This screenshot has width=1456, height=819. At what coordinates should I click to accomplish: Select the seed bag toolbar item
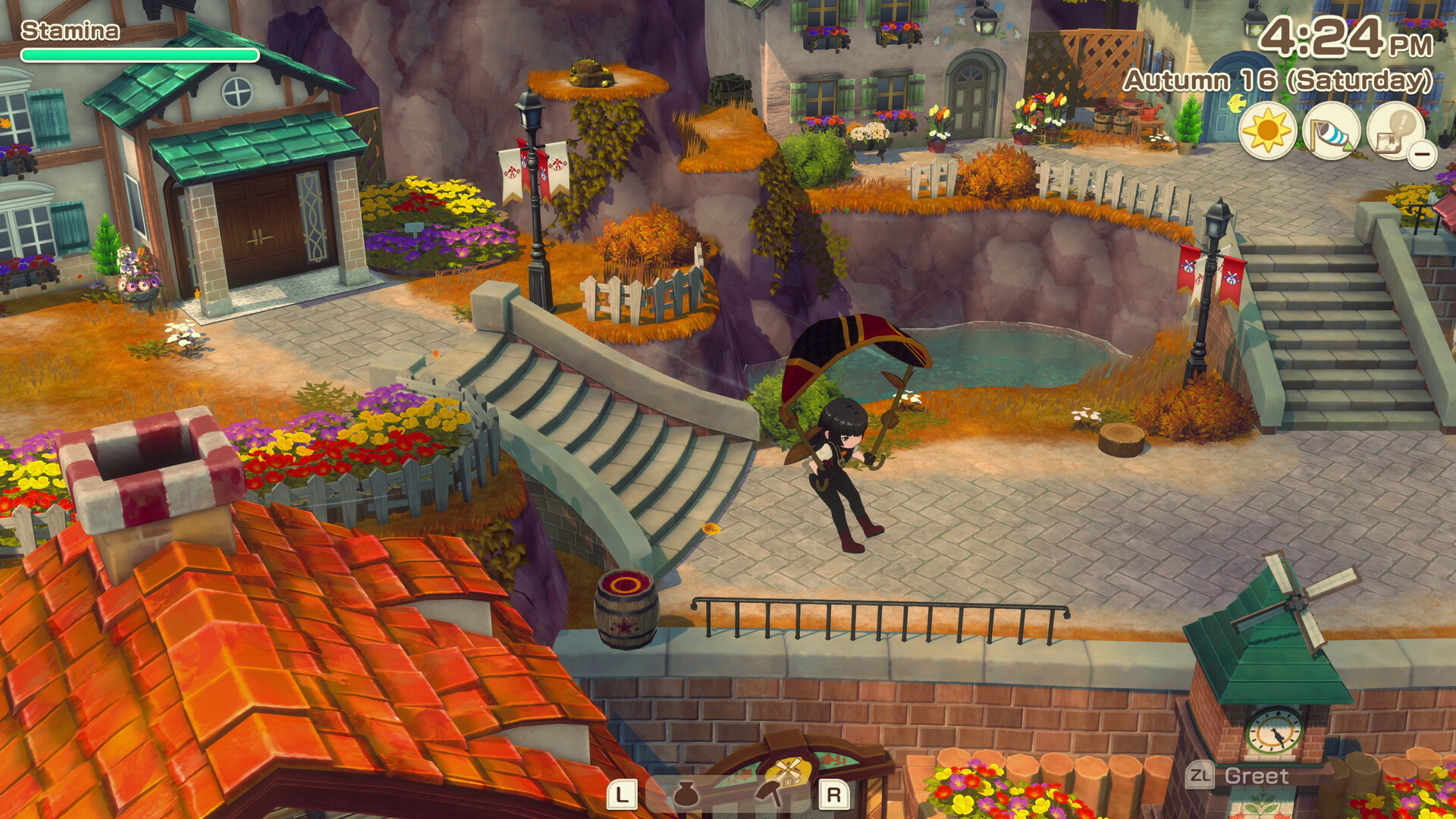(x=686, y=795)
